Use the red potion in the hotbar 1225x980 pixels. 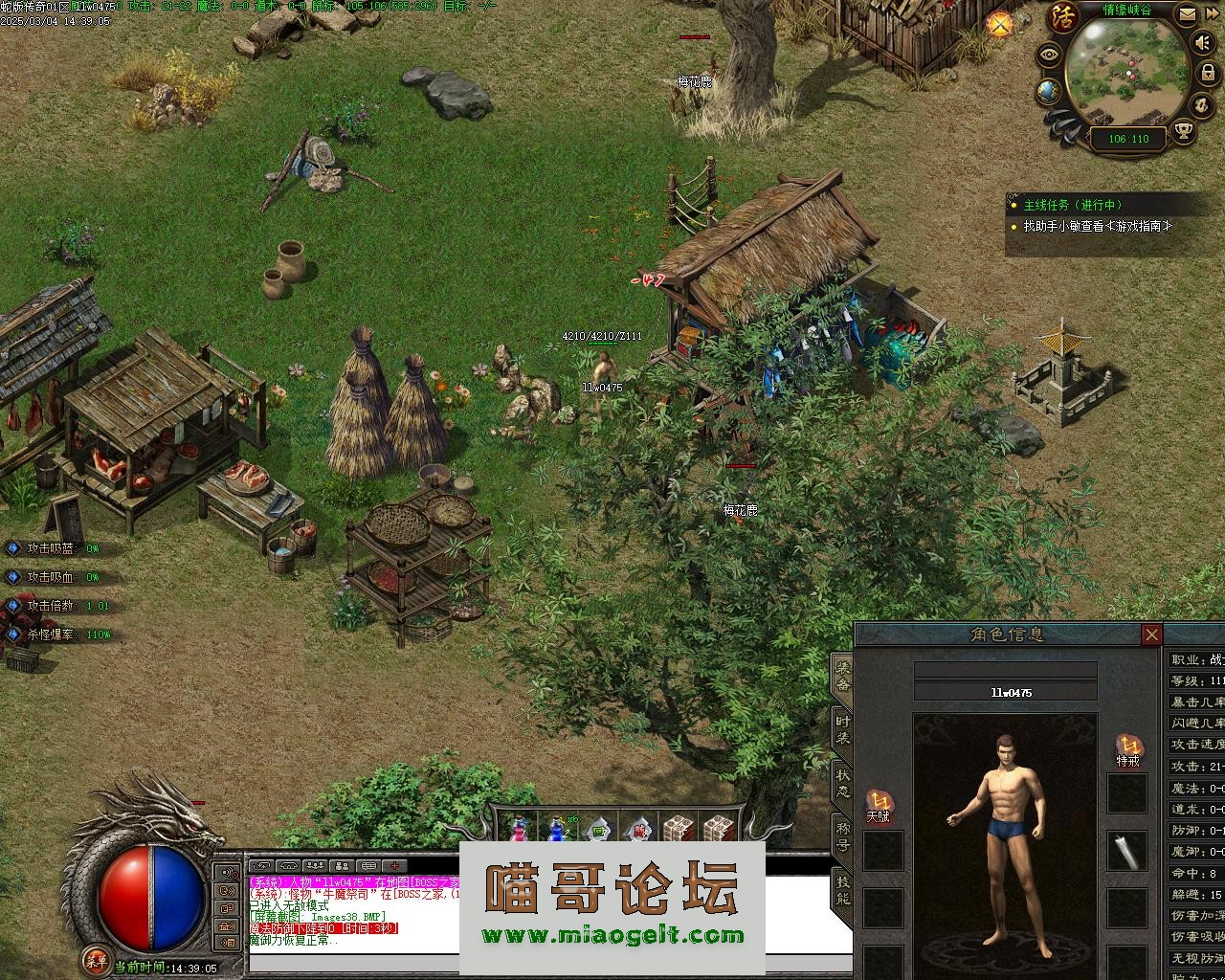[518, 829]
